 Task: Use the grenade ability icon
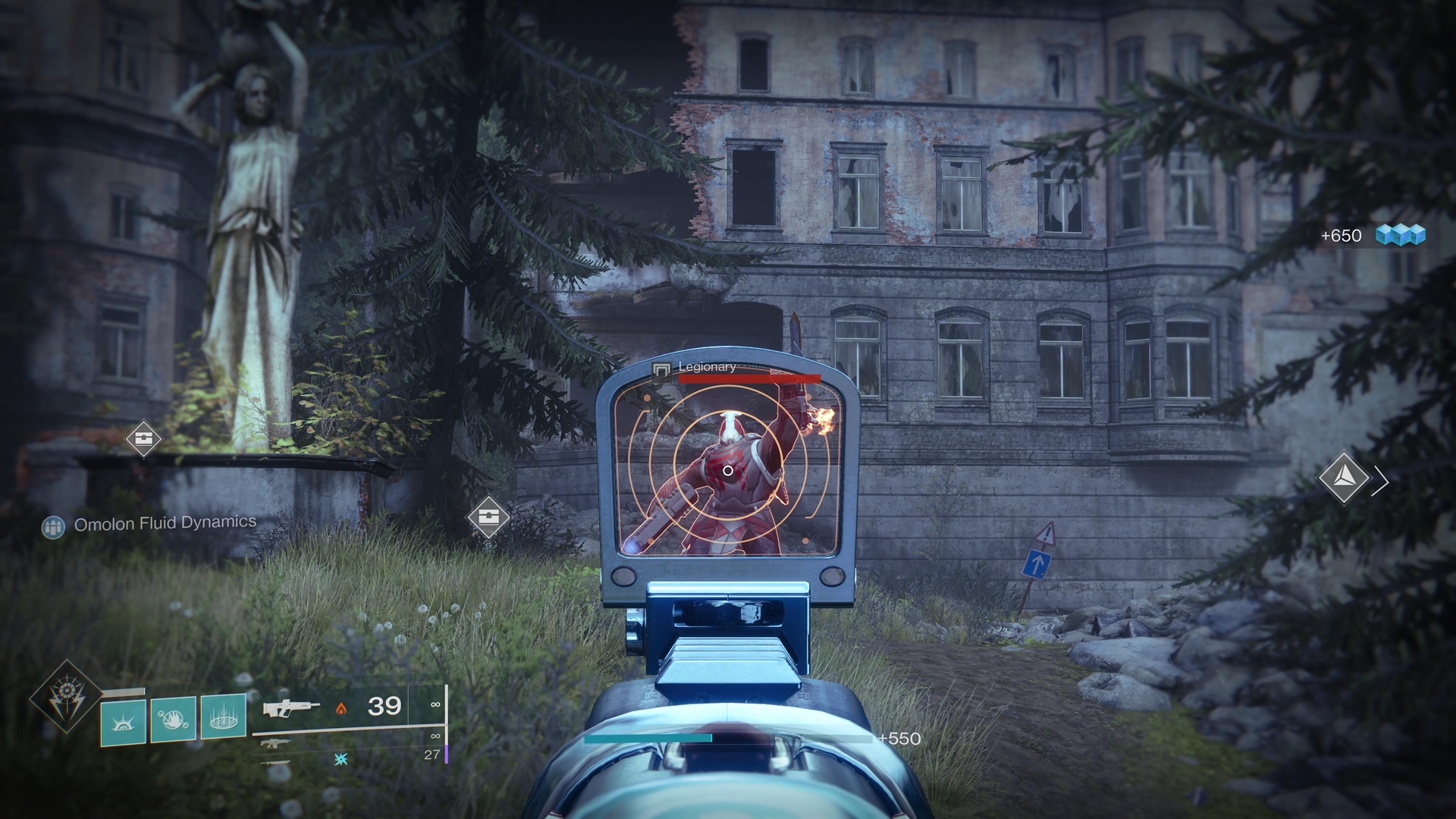coord(124,719)
